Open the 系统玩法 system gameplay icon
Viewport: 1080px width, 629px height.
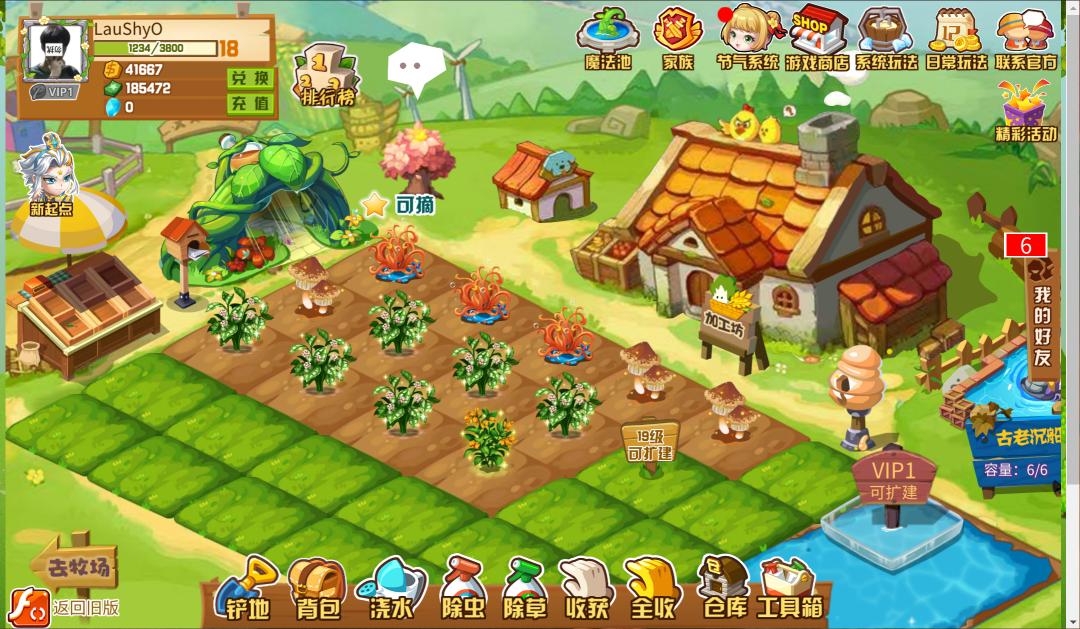click(x=886, y=37)
